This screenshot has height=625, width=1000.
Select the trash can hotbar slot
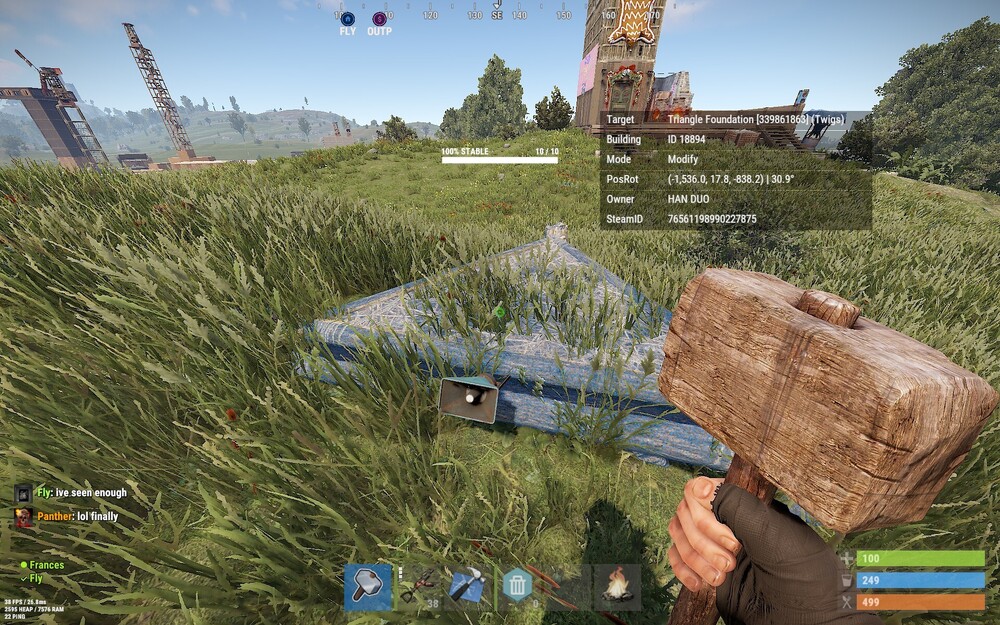[517, 587]
